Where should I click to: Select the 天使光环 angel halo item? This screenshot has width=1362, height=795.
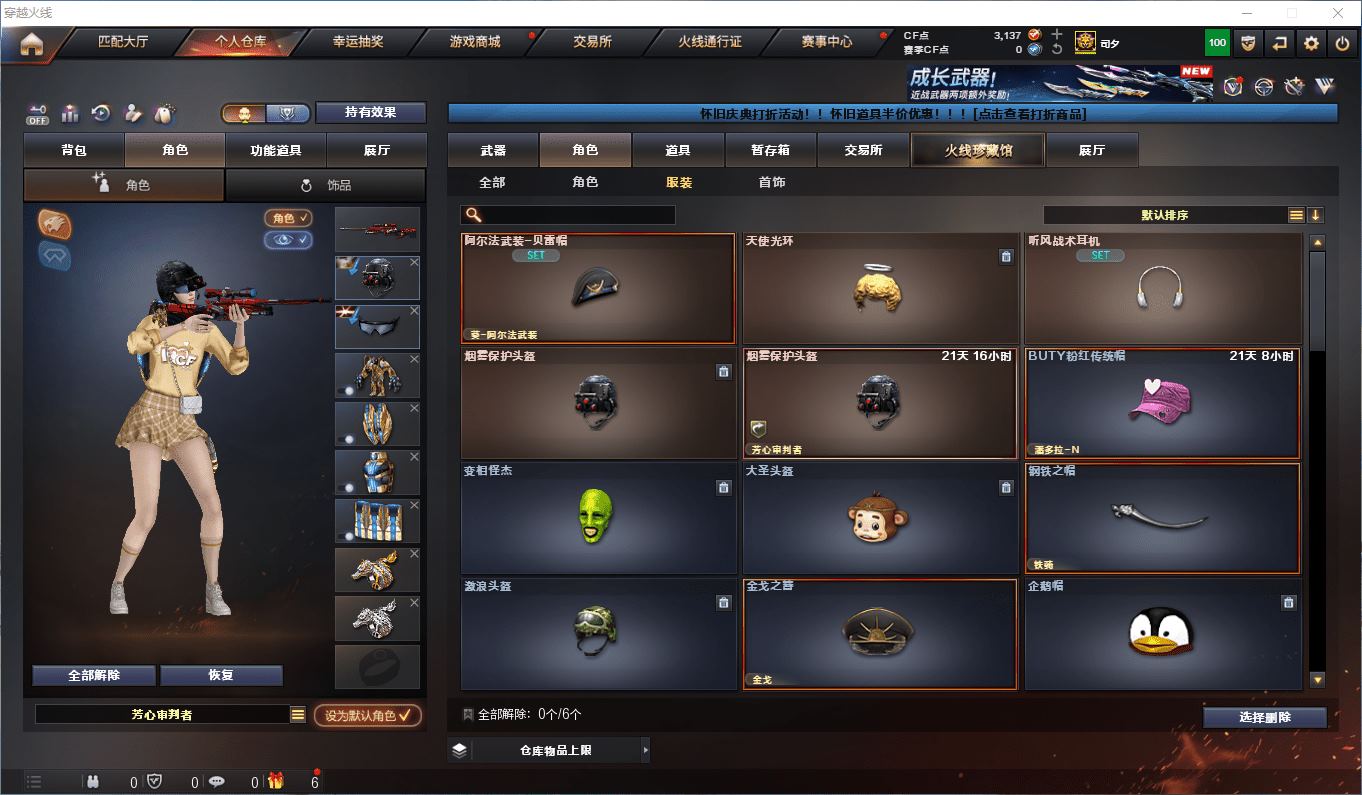pos(879,289)
